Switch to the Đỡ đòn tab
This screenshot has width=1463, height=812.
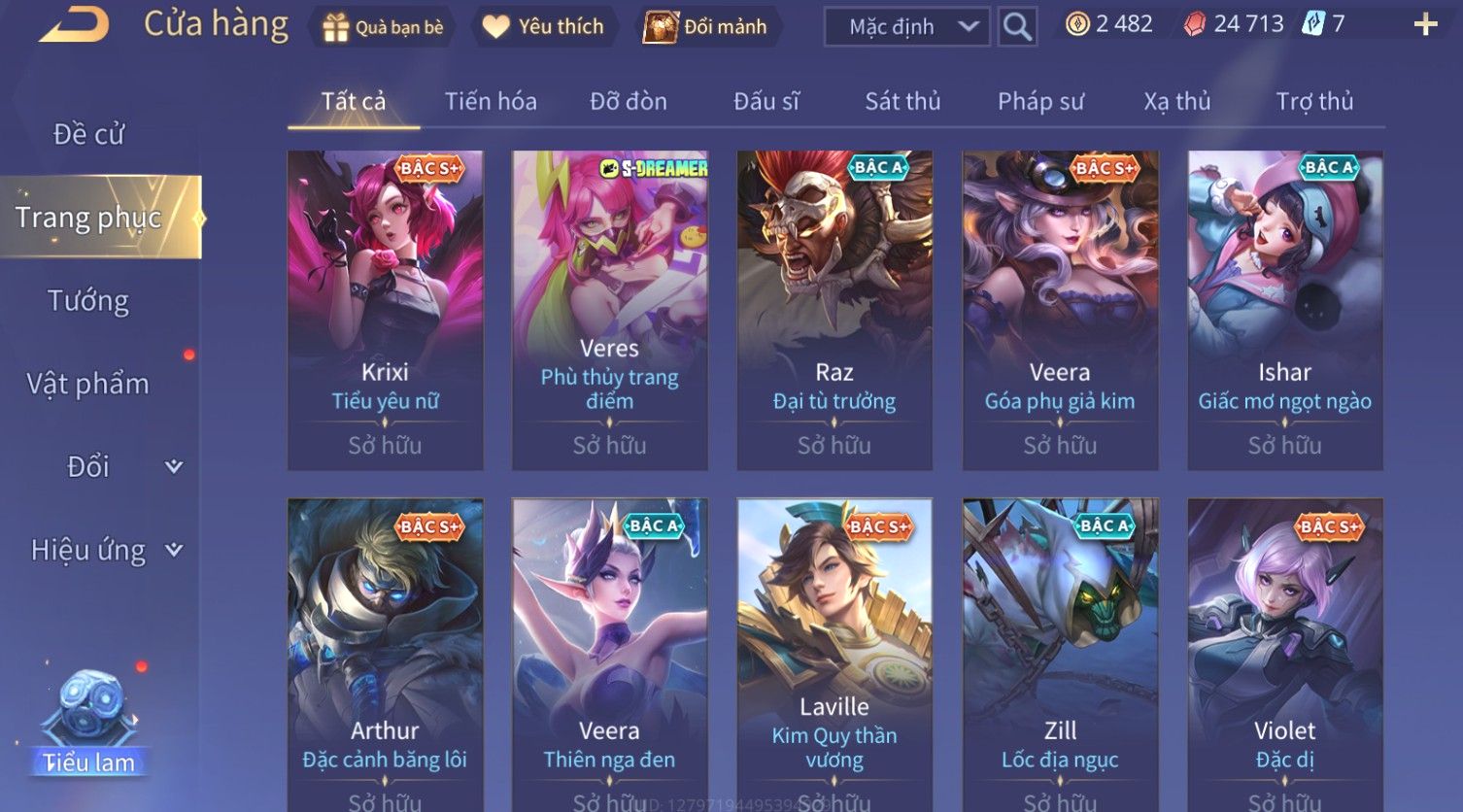tap(629, 101)
